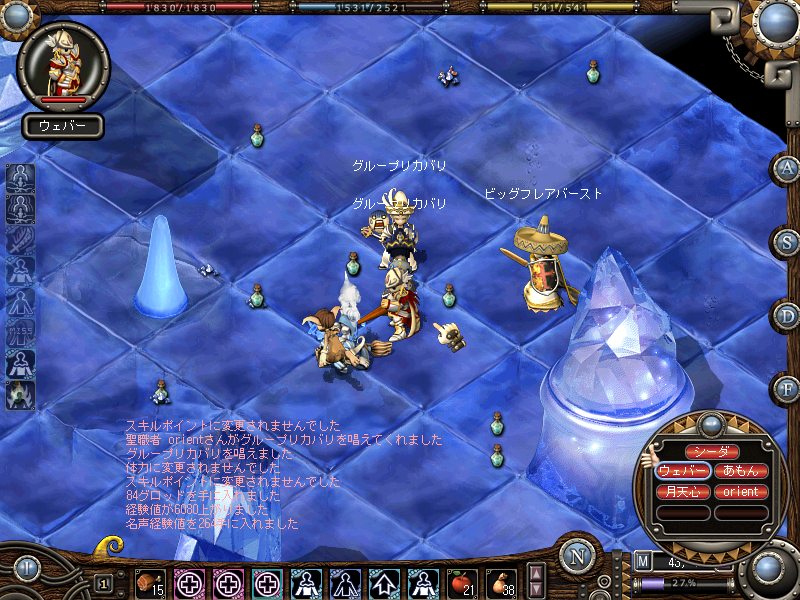Screen dimensions: 800x600
Task: Click the MISS status buff icon
Action: click(x=20, y=332)
